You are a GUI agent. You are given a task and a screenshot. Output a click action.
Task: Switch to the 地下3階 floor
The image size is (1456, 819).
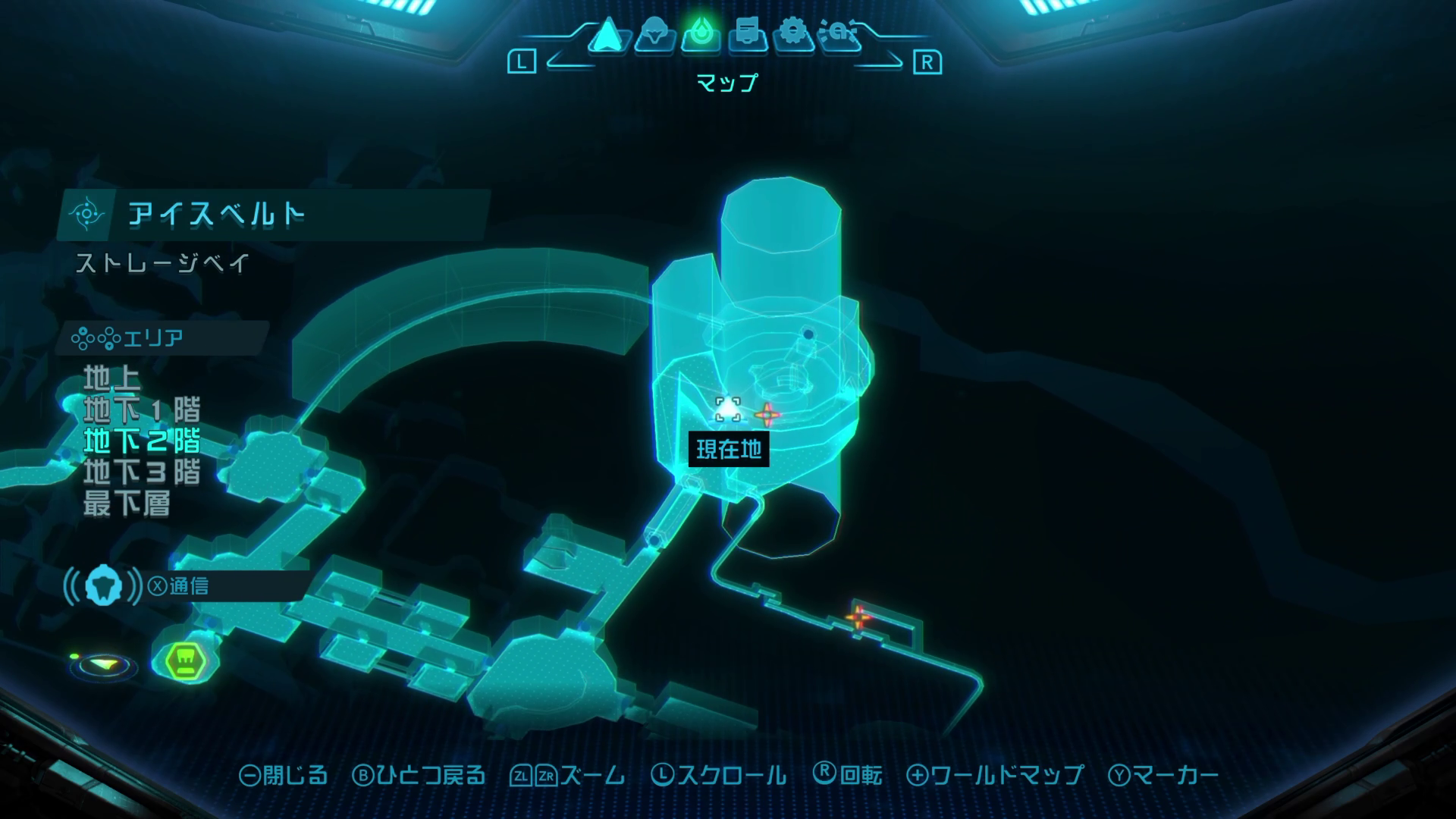point(142,472)
